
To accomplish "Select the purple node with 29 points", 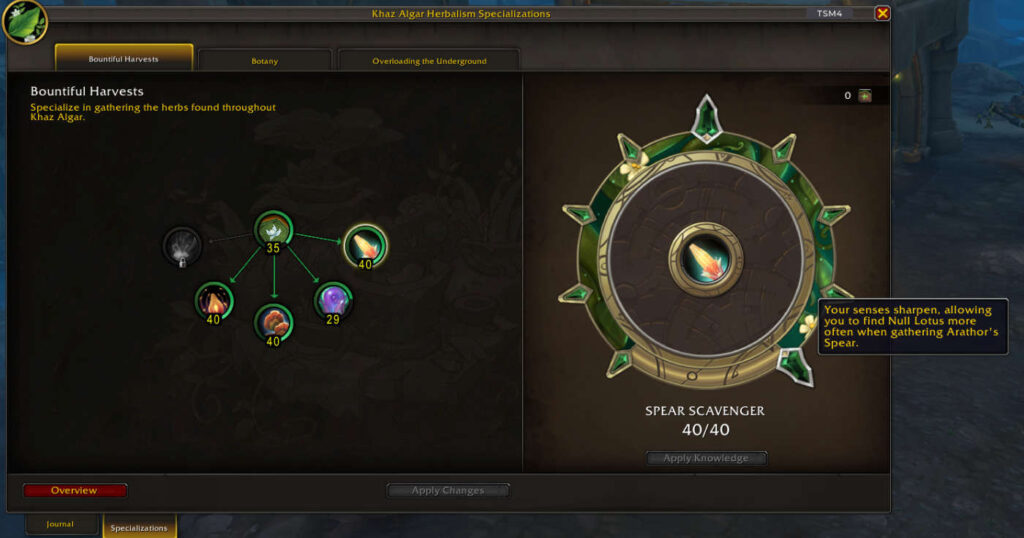I will 333,300.
